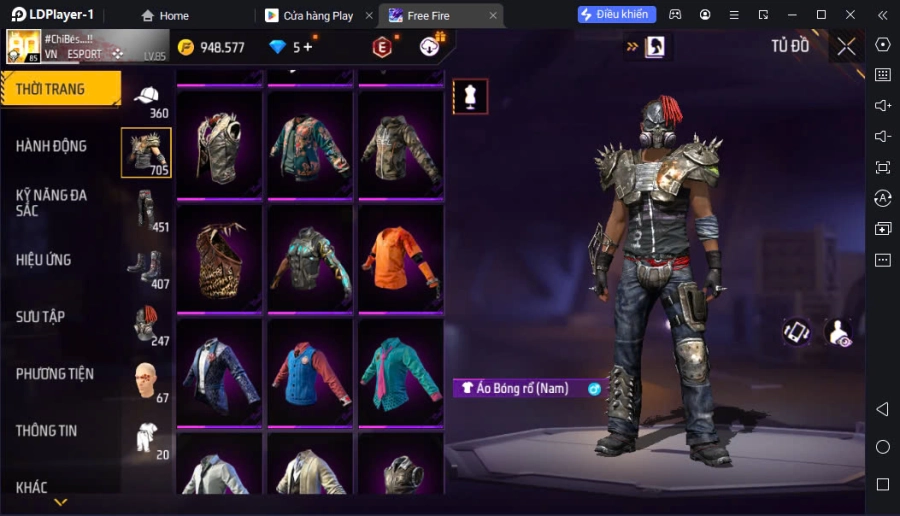Close the wardrobe with the X button
This screenshot has height=516, width=900.
(846, 46)
